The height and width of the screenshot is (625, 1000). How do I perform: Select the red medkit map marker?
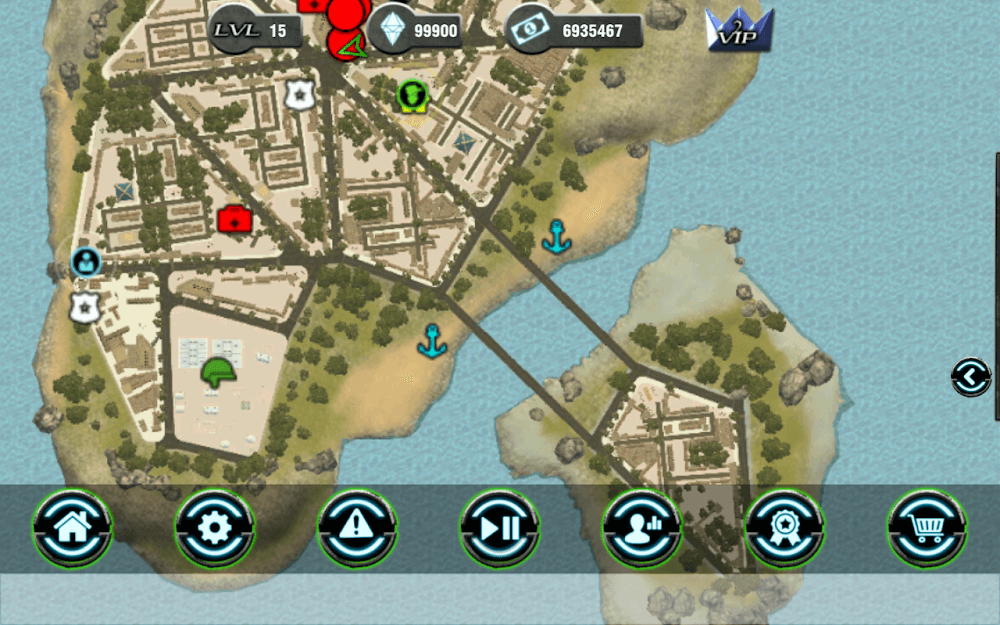pos(235,218)
